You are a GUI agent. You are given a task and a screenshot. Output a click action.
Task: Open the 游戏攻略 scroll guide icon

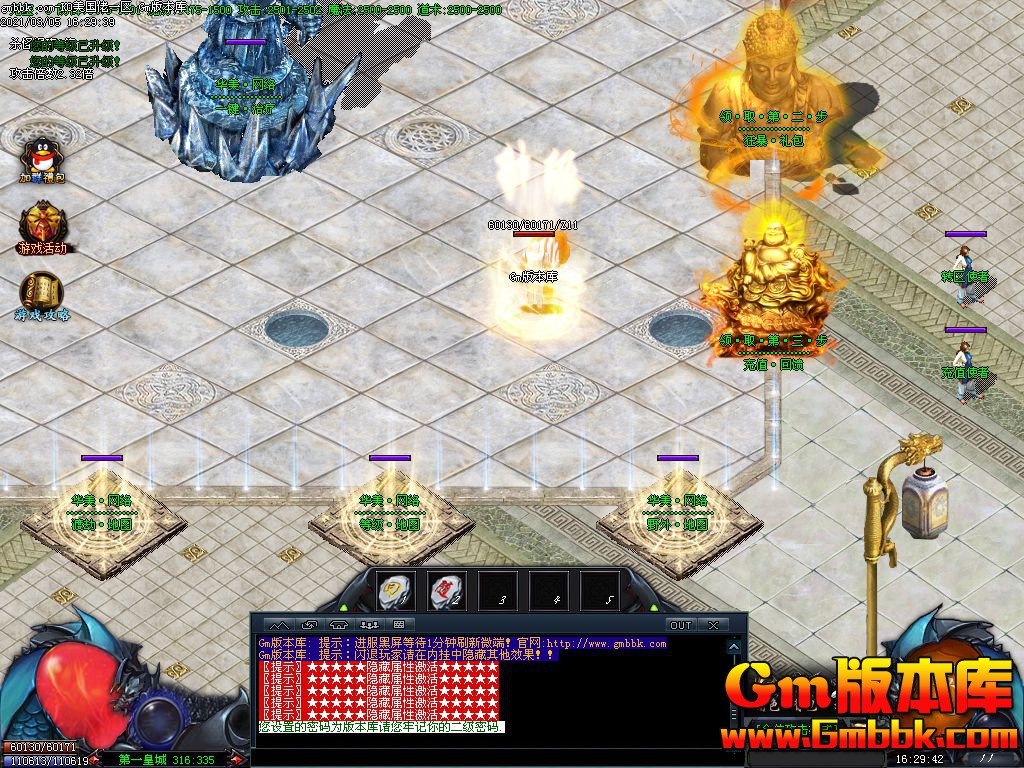[x=41, y=293]
